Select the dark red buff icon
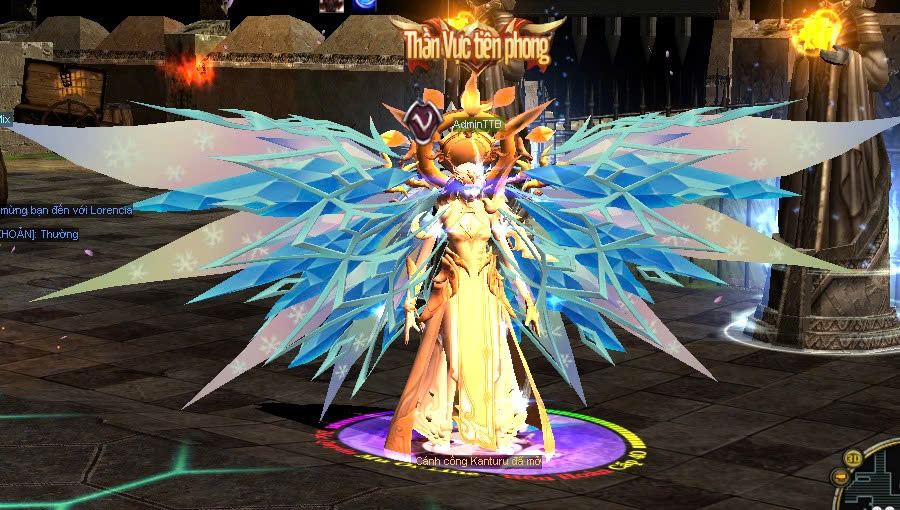 [x=331, y=5]
